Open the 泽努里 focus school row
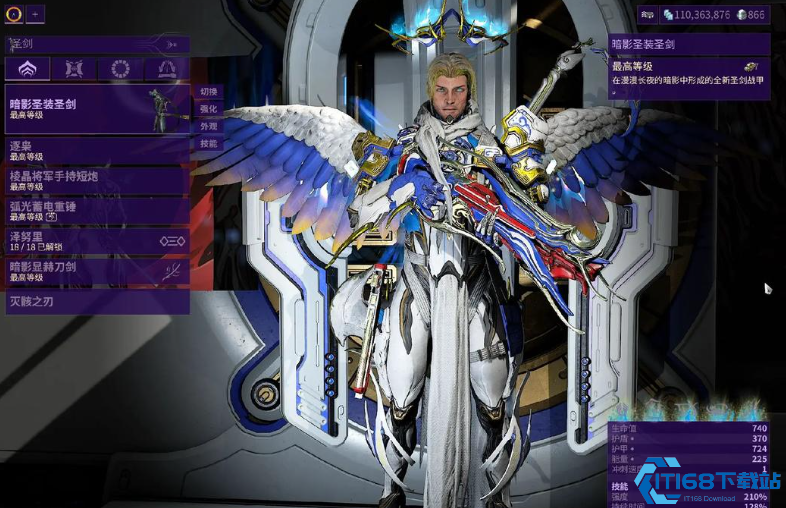The width and height of the screenshot is (786, 508). (97, 240)
